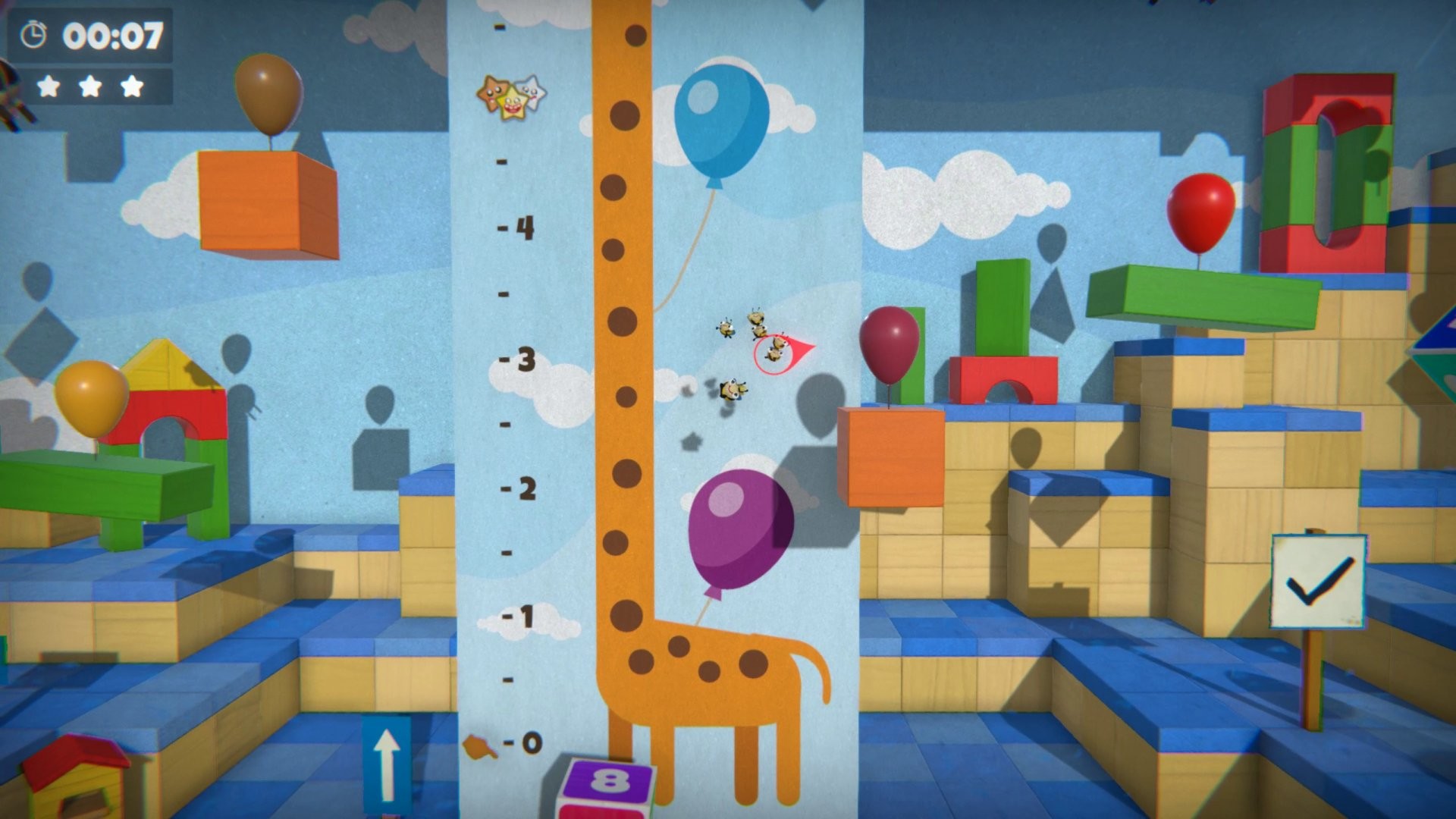Image resolution: width=1456 pixels, height=819 pixels.
Task: Click the rightmost rating star
Action: pos(132,86)
